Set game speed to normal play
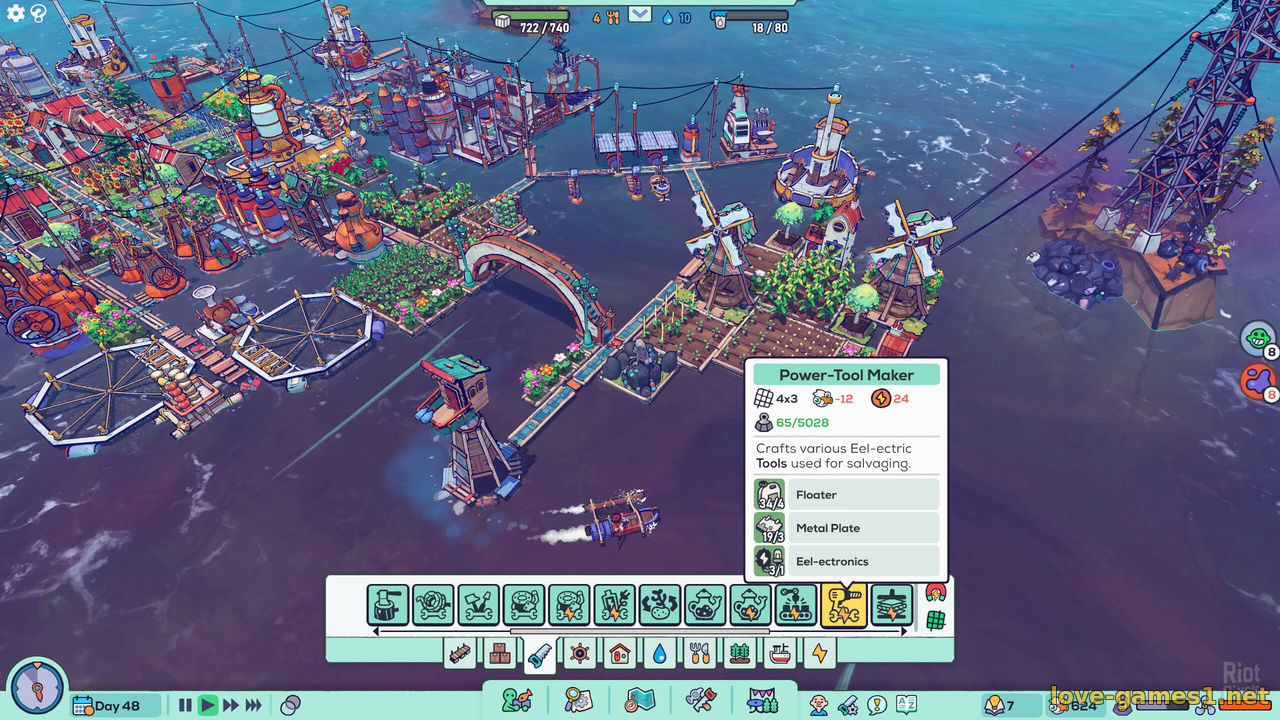Viewport: 1280px width, 720px height. pos(207,705)
